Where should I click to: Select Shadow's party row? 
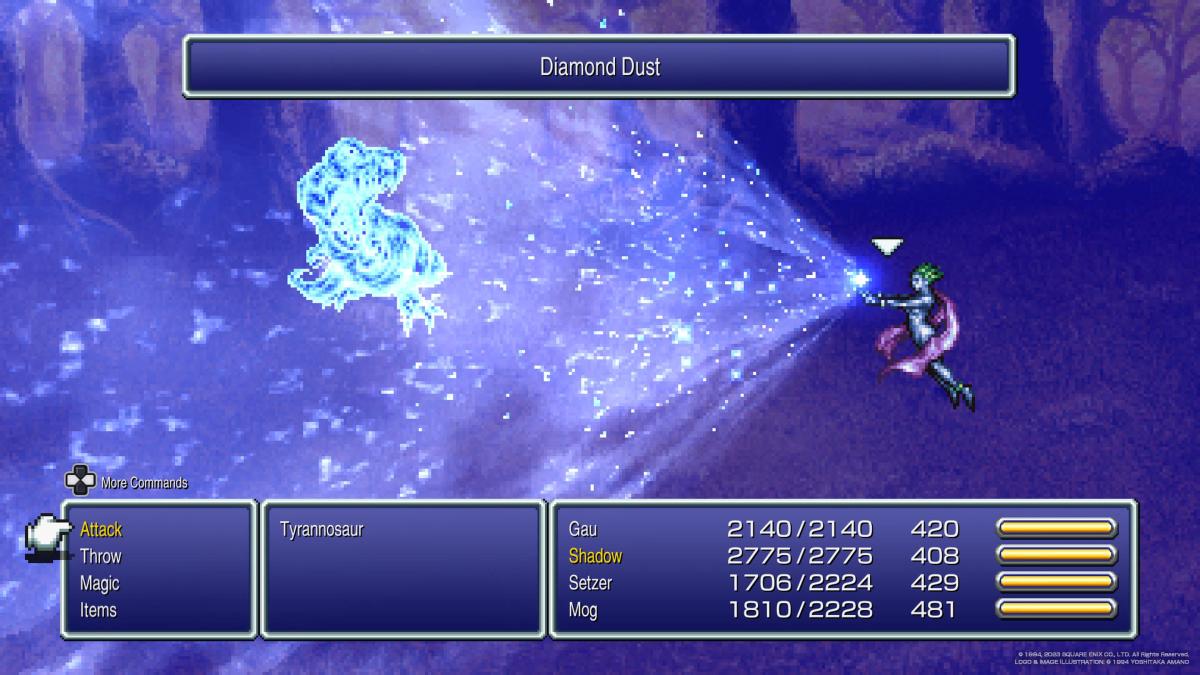pyautogui.click(x=595, y=556)
